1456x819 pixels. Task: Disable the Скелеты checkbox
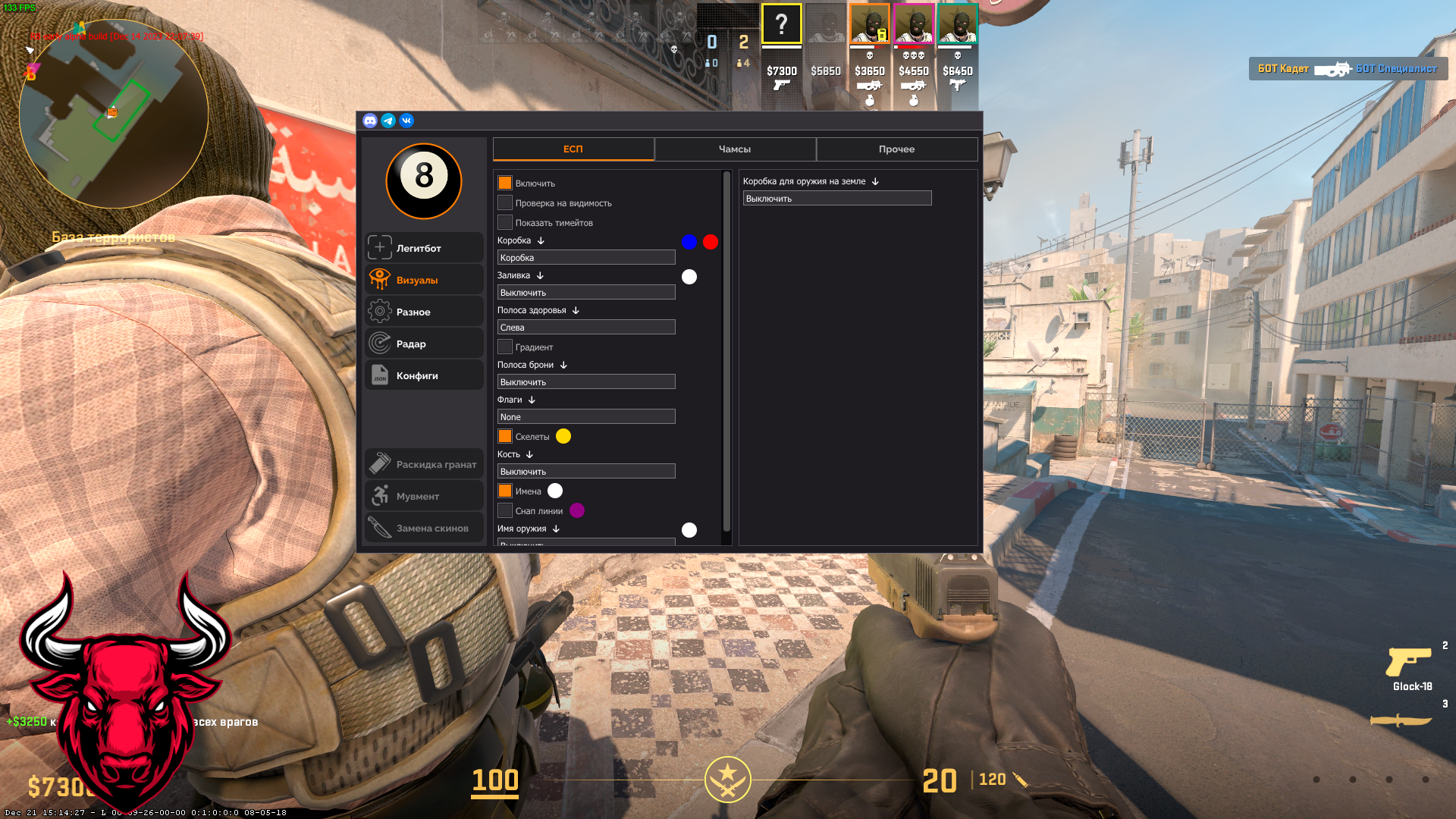[x=505, y=436]
